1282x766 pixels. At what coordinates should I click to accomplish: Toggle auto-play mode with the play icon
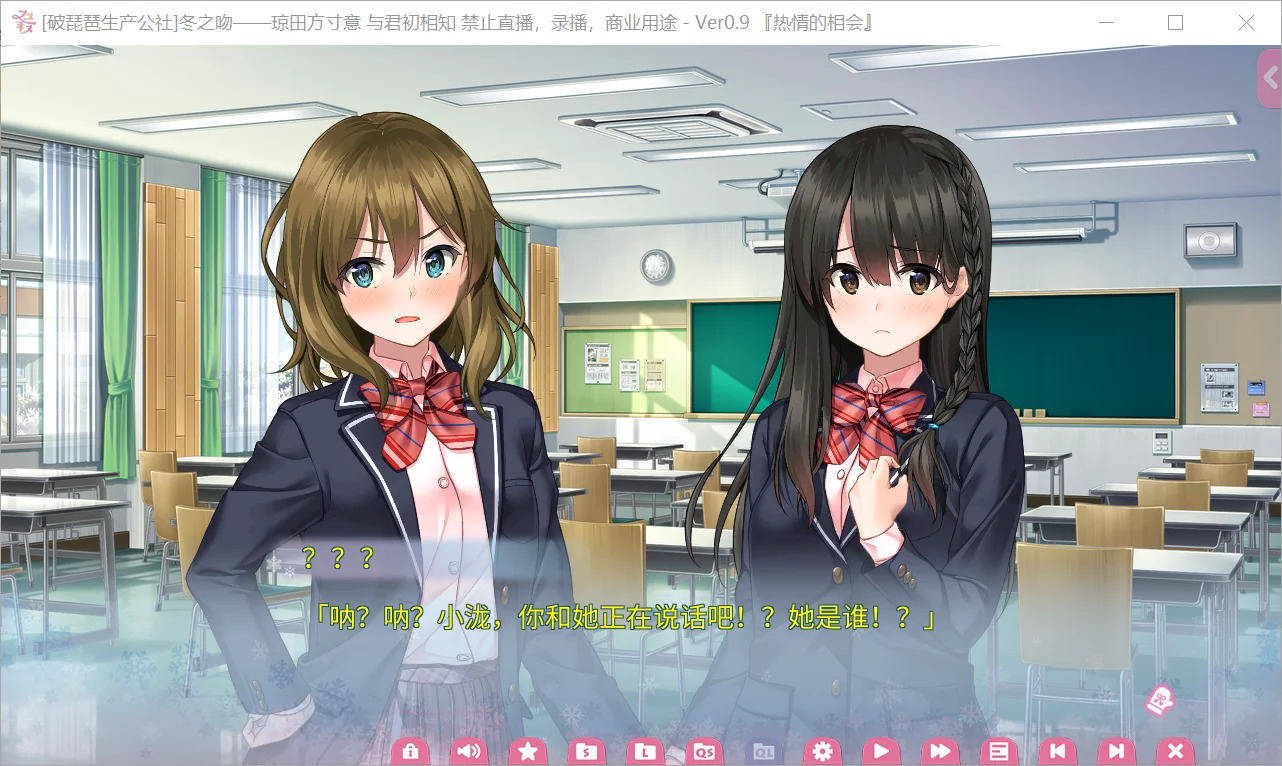coord(880,750)
